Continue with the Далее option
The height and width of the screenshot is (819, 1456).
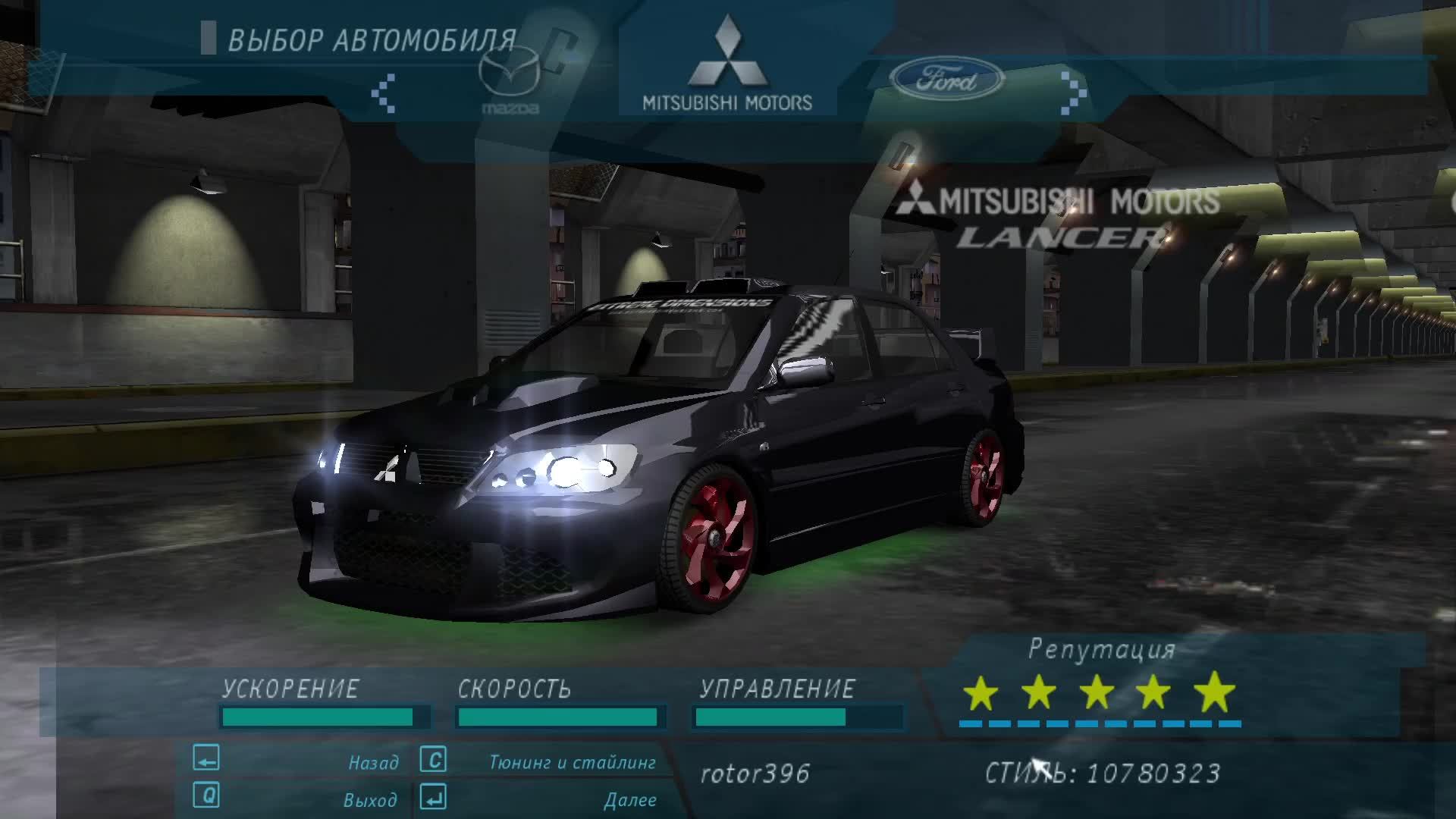click(629, 799)
